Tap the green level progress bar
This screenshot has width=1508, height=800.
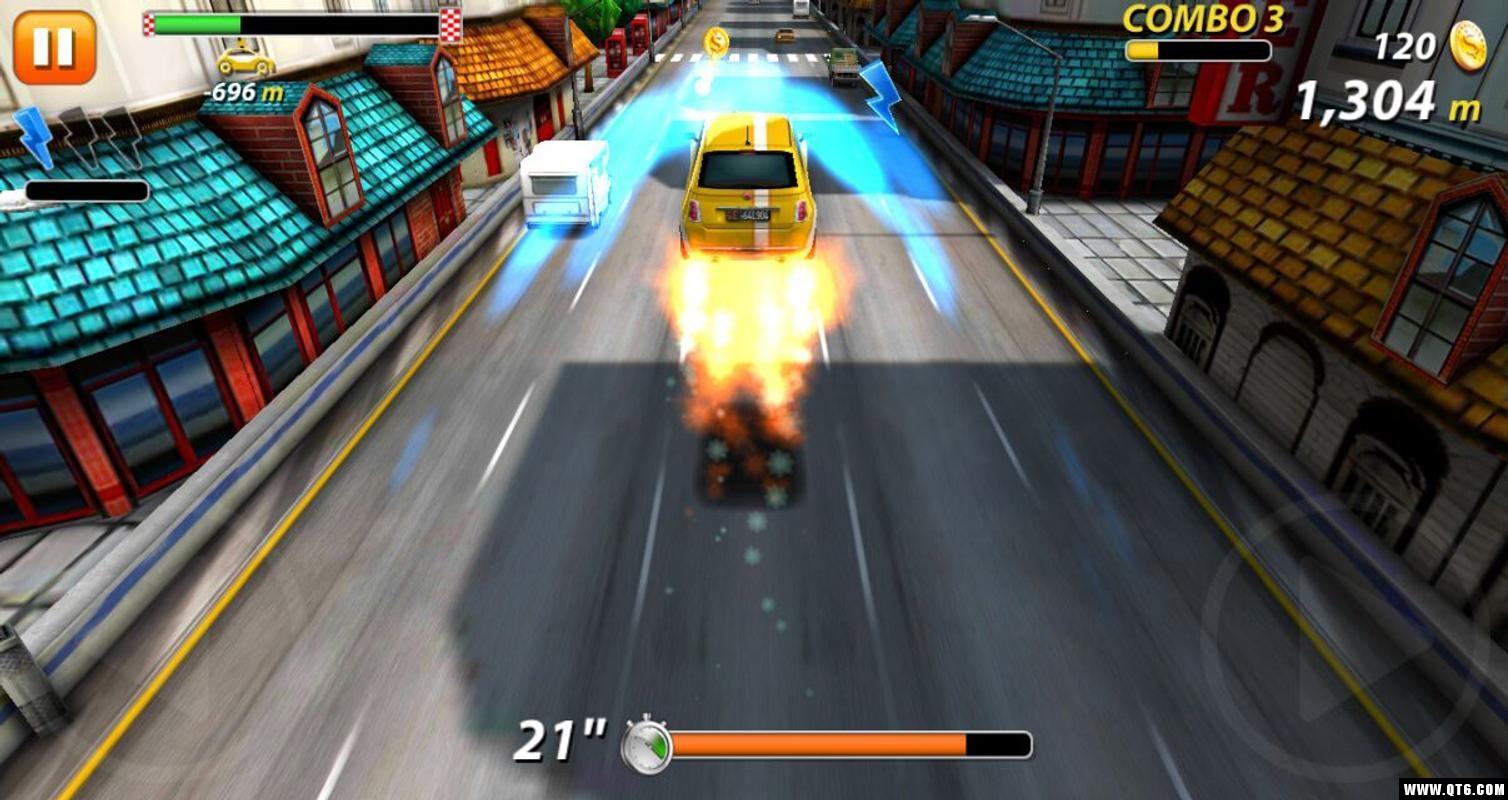195,22
